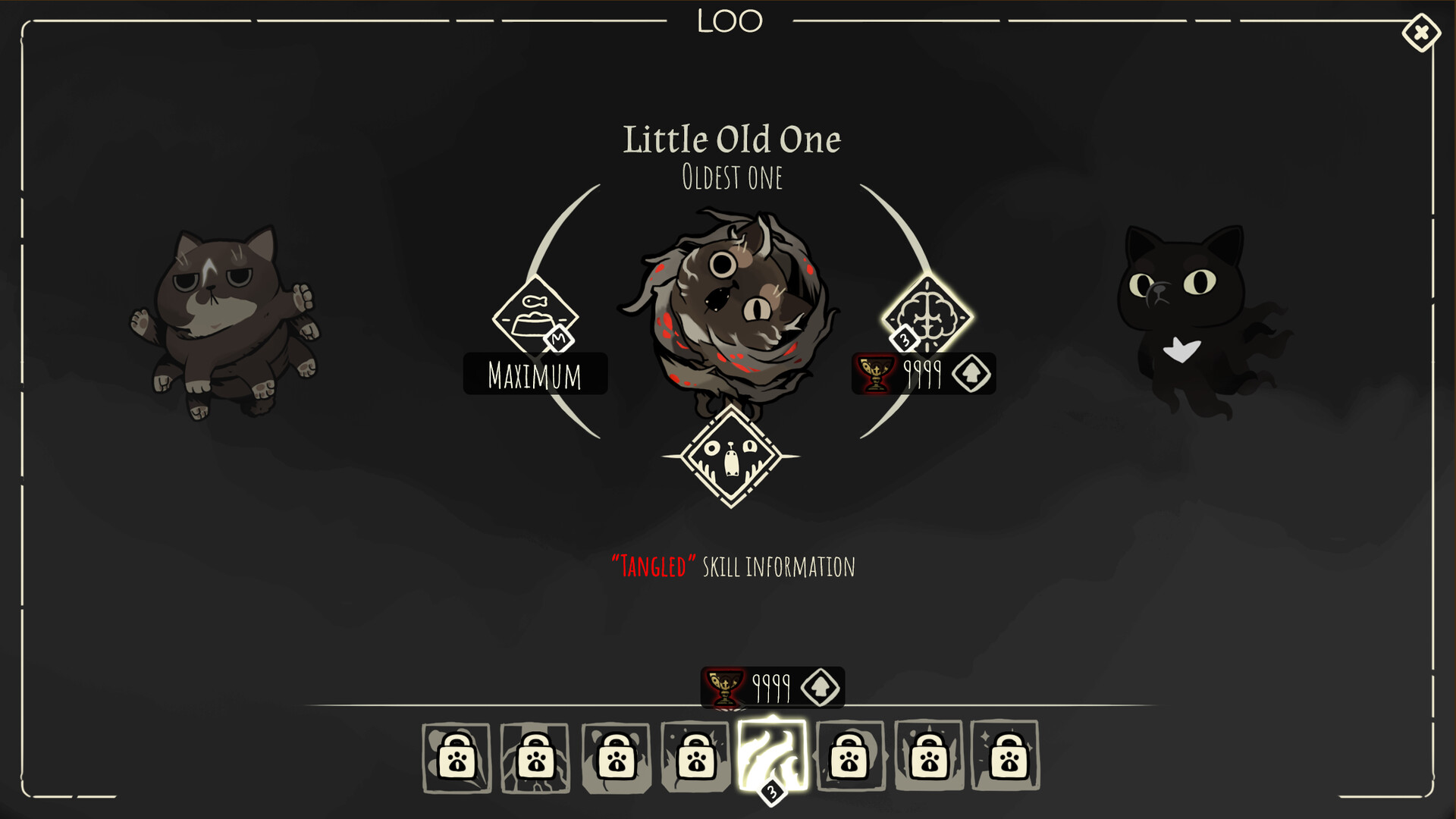This screenshot has width=1456, height=819.
Task: Click the trophy icon above the skill slots
Action: [724, 686]
